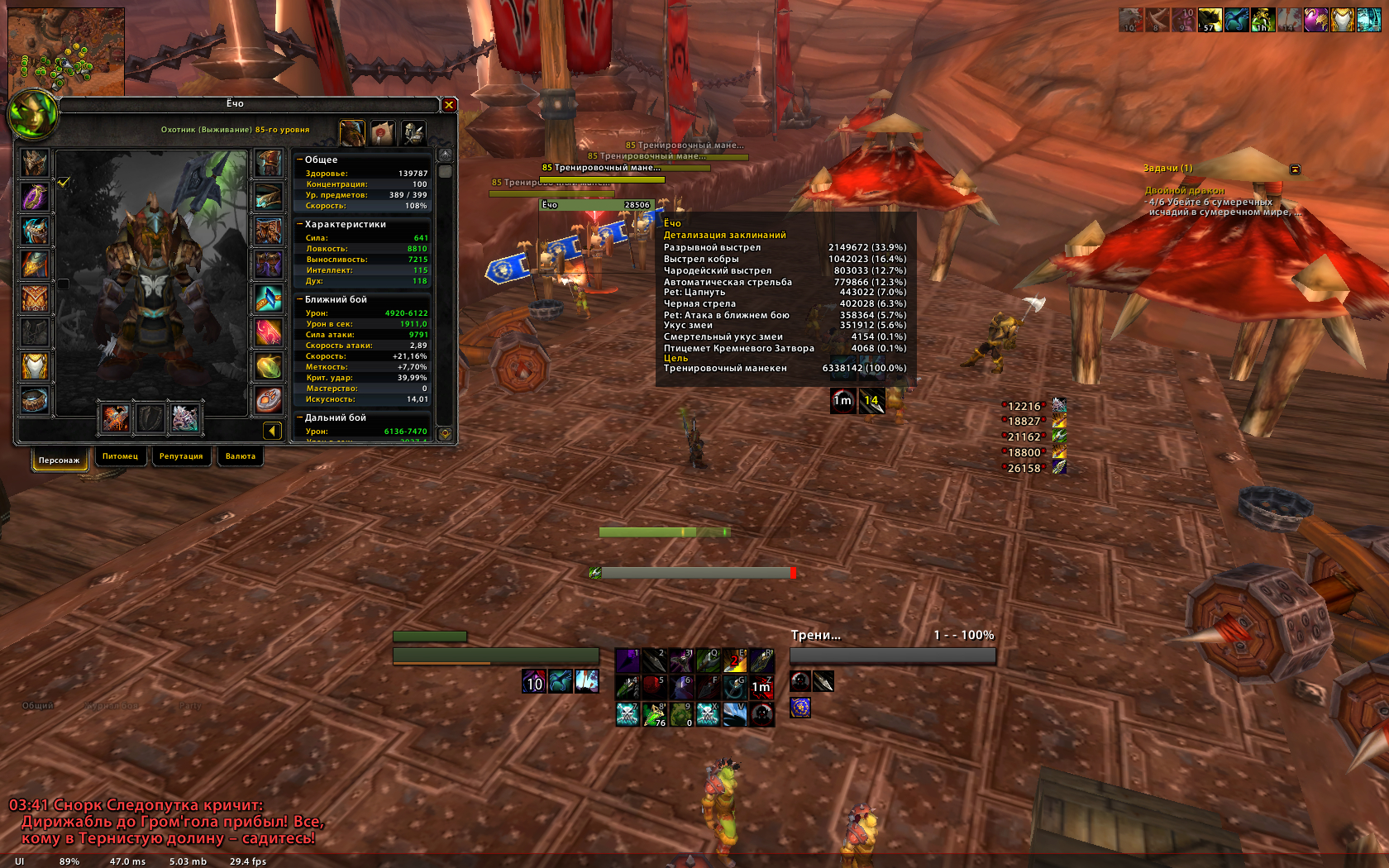Select the Персонаж tab
The width and height of the screenshot is (1389, 868).
point(60,460)
